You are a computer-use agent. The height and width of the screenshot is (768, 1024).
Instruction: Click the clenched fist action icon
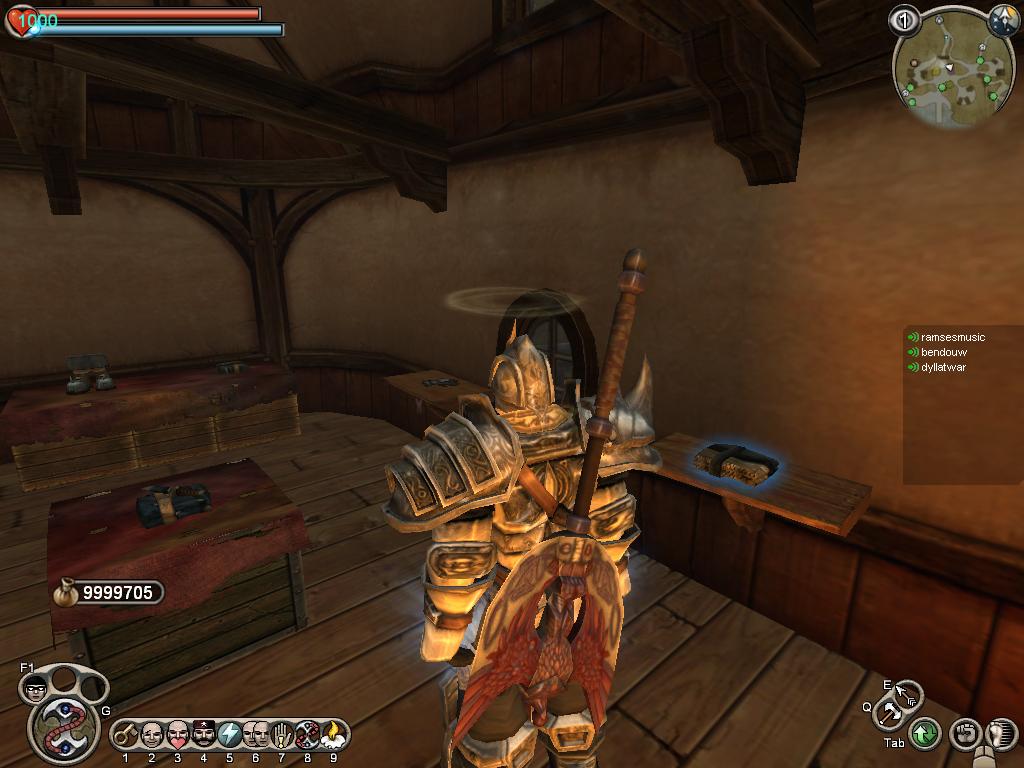pyautogui.click(x=963, y=734)
